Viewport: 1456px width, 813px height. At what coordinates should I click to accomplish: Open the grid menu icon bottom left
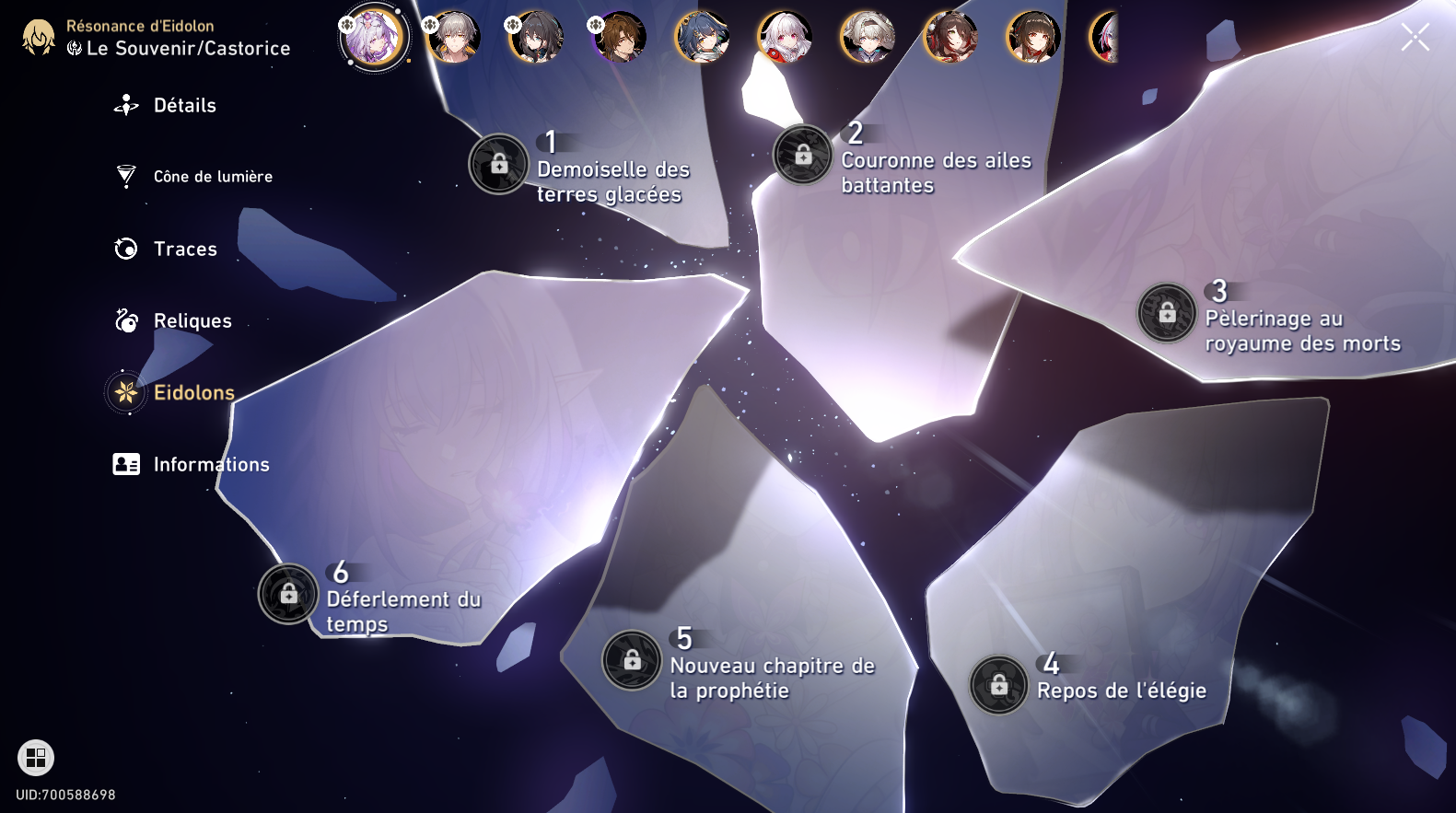pyautogui.click(x=36, y=759)
